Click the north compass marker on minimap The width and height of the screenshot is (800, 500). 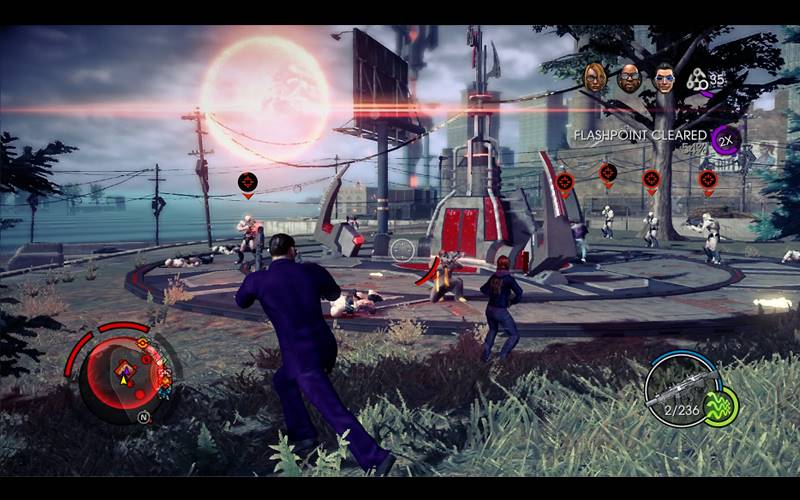click(143, 416)
